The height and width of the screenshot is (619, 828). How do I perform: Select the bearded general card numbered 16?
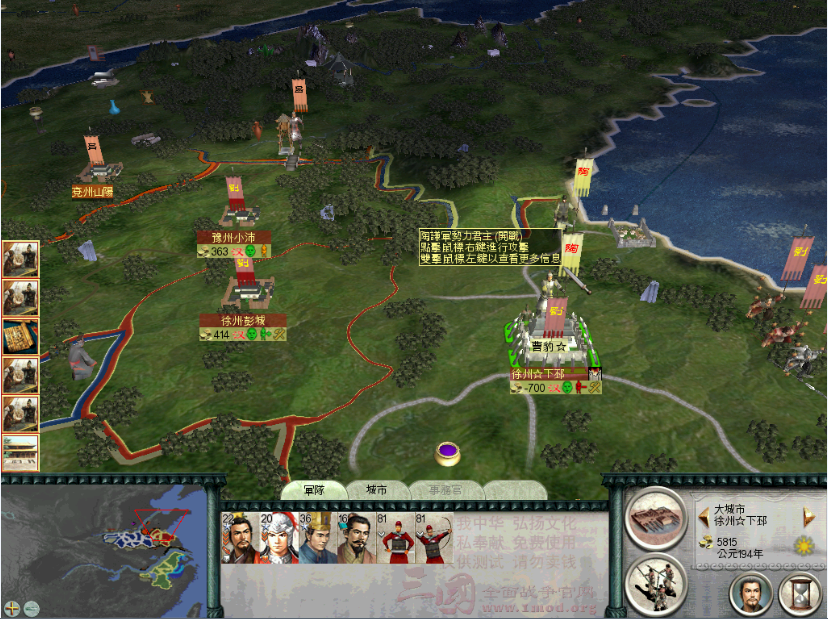tap(357, 540)
